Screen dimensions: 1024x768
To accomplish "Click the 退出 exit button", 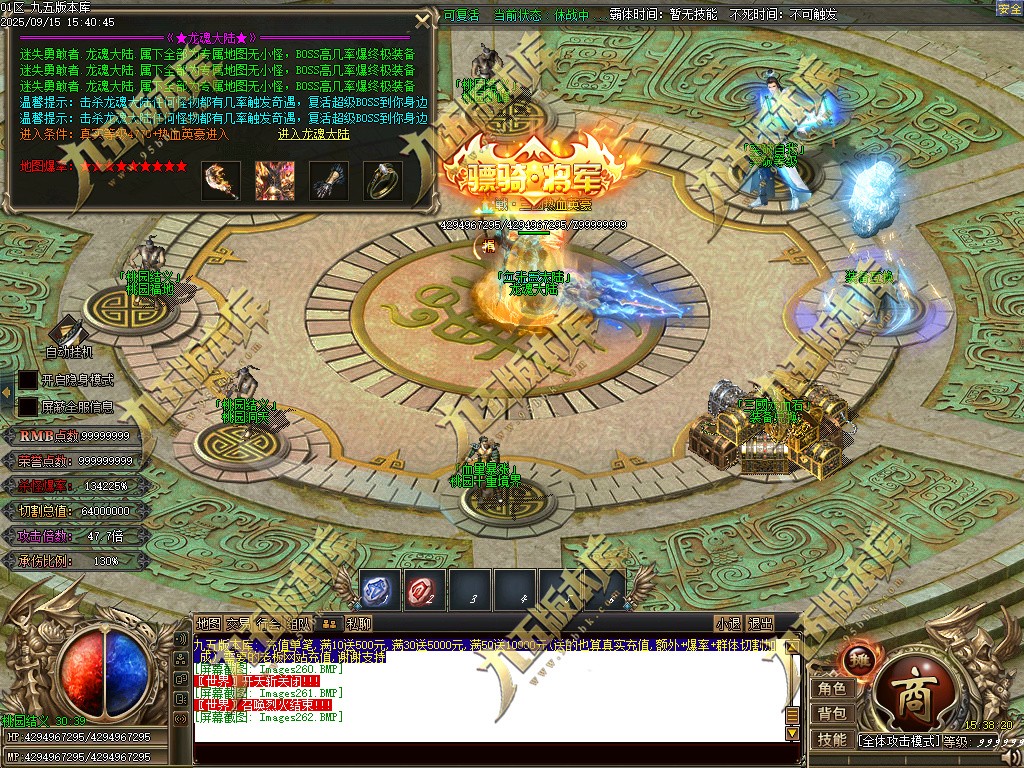I will tap(760, 624).
